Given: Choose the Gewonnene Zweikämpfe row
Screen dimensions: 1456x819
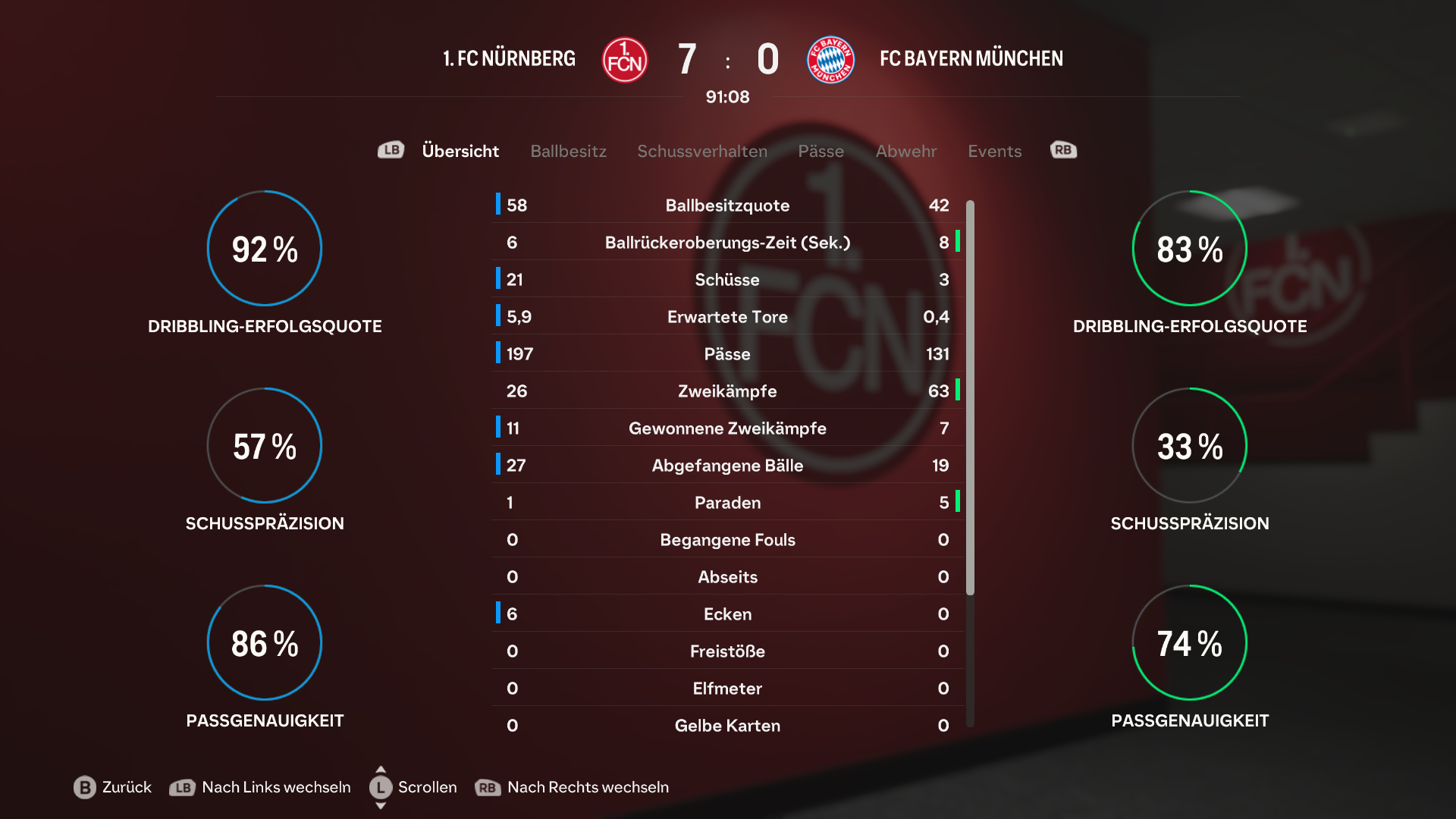Looking at the screenshot, I should click(x=727, y=428).
